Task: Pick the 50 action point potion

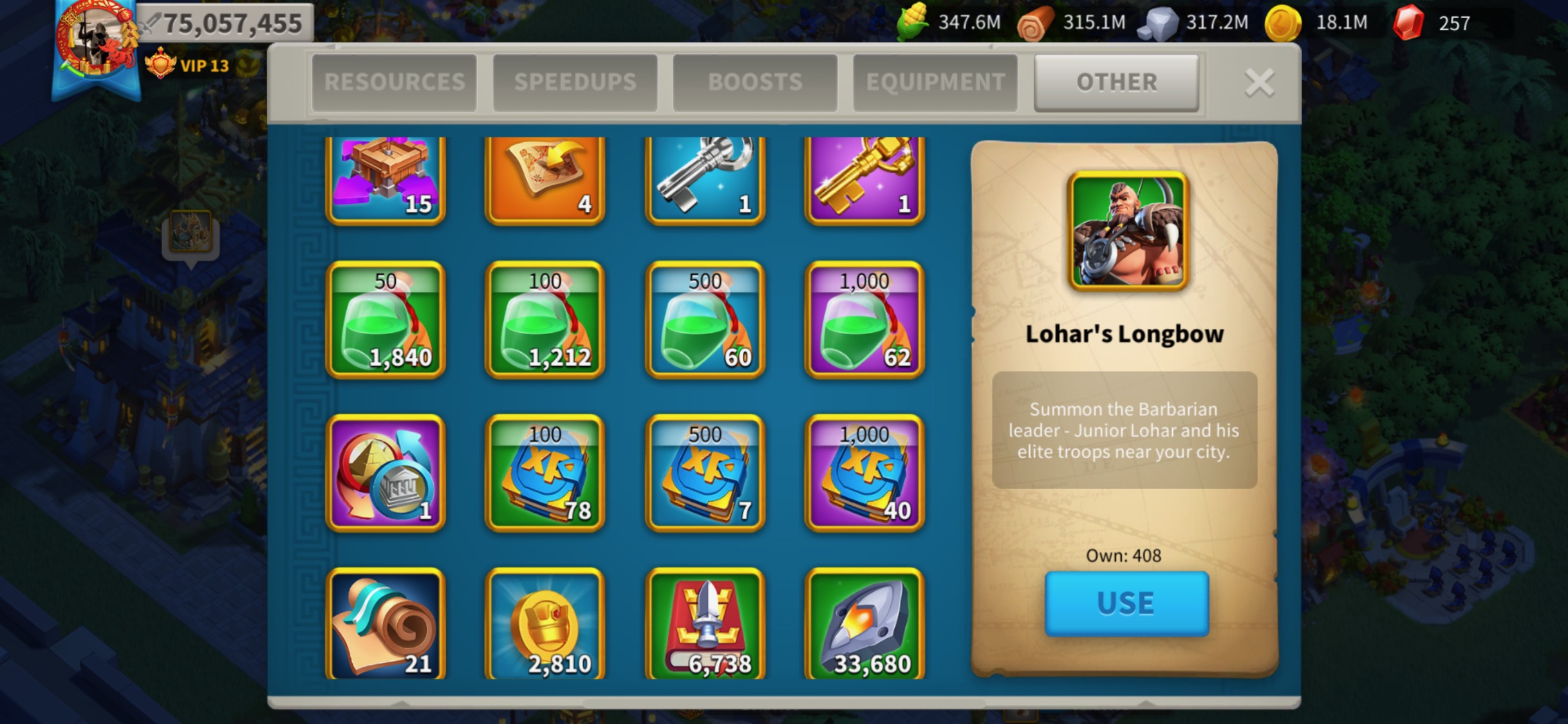Action: coord(384,320)
